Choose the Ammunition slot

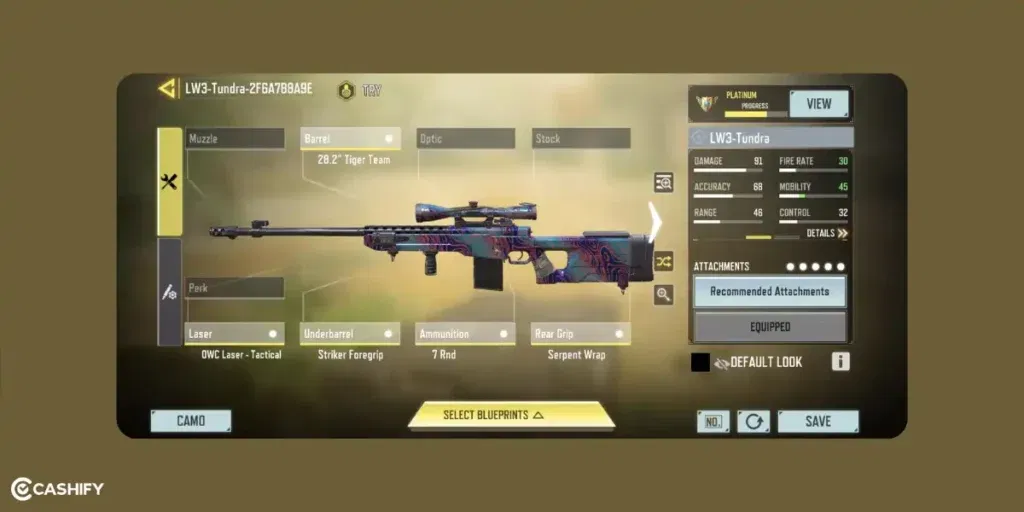(x=465, y=334)
